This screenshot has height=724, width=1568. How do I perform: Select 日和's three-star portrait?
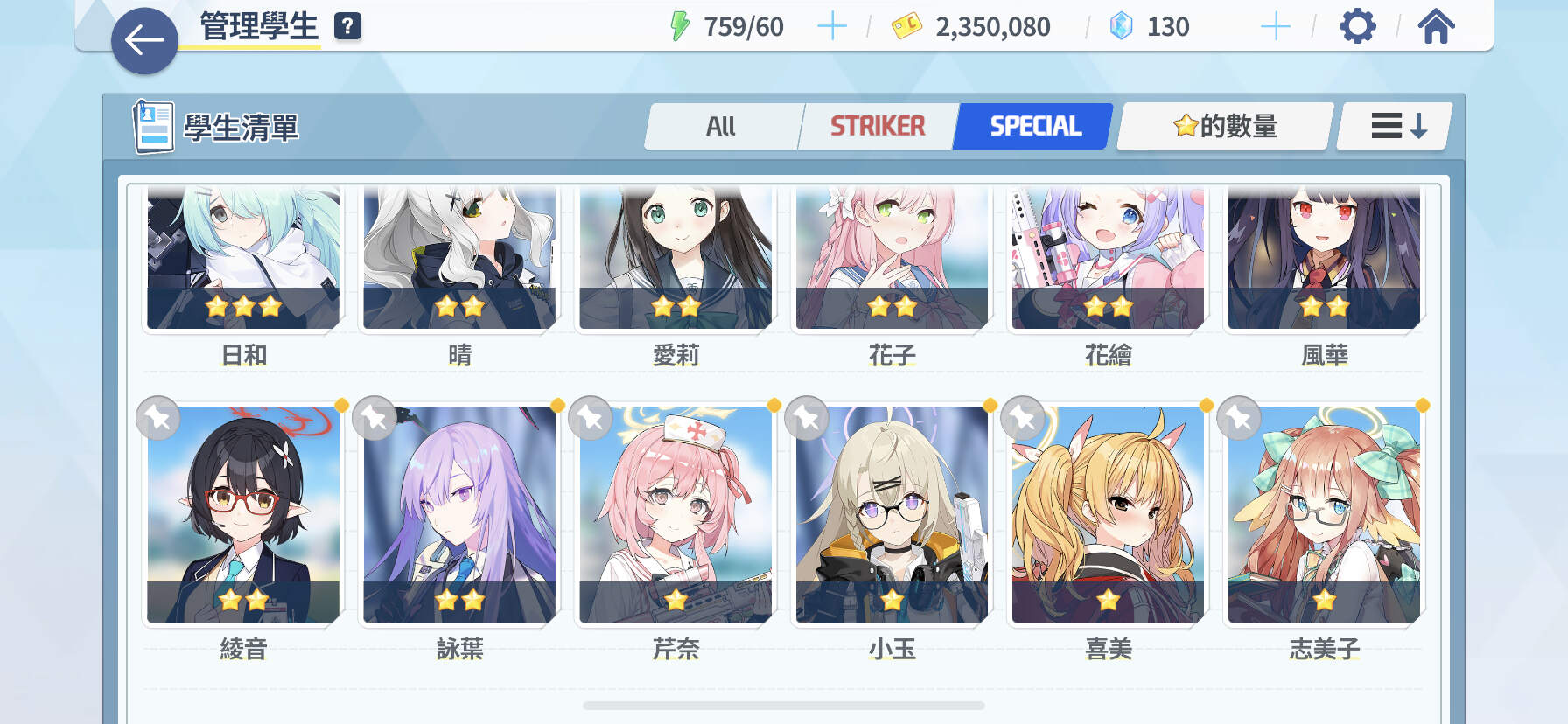(x=243, y=258)
